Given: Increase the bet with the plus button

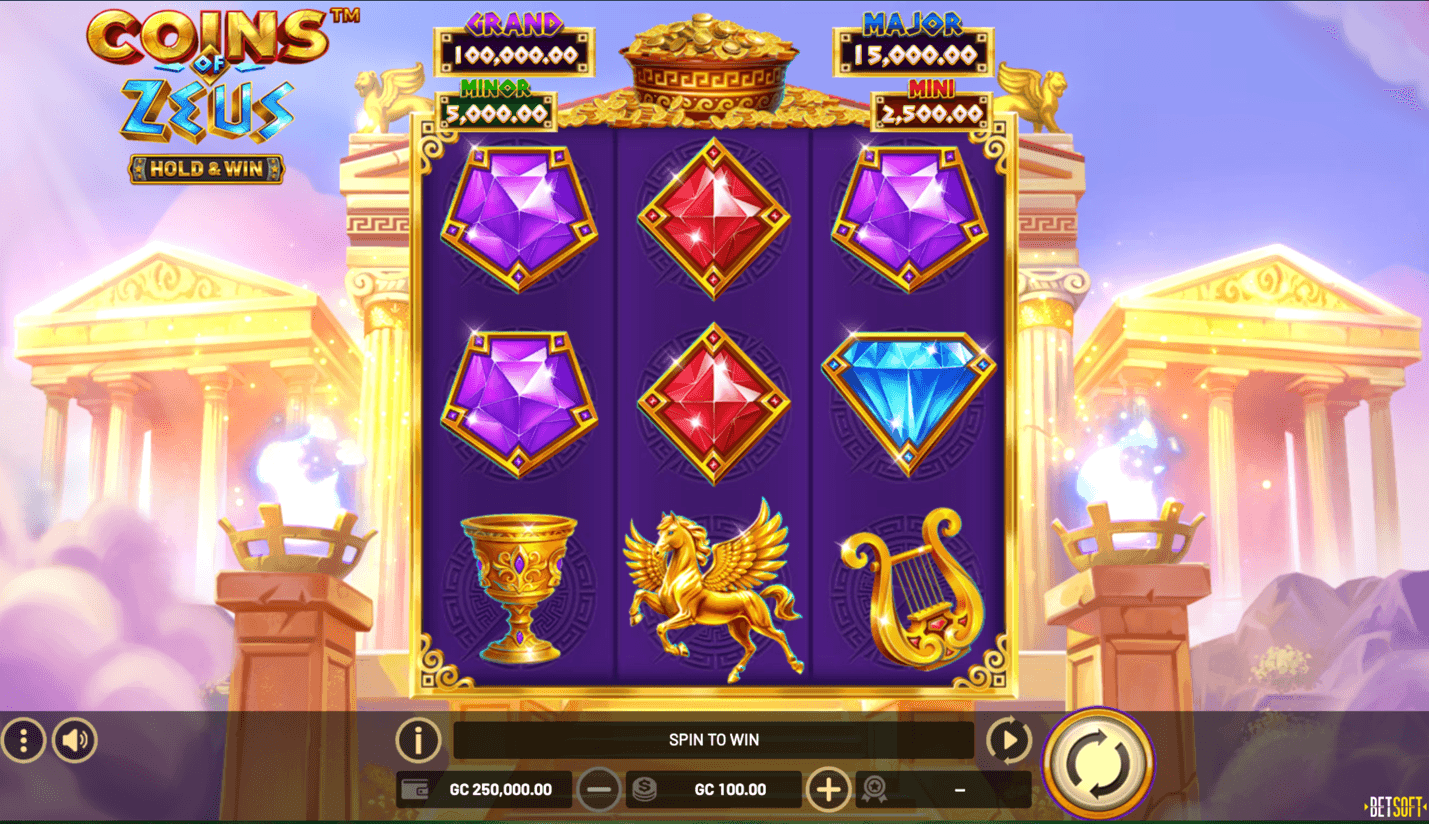Looking at the screenshot, I should 828,790.
